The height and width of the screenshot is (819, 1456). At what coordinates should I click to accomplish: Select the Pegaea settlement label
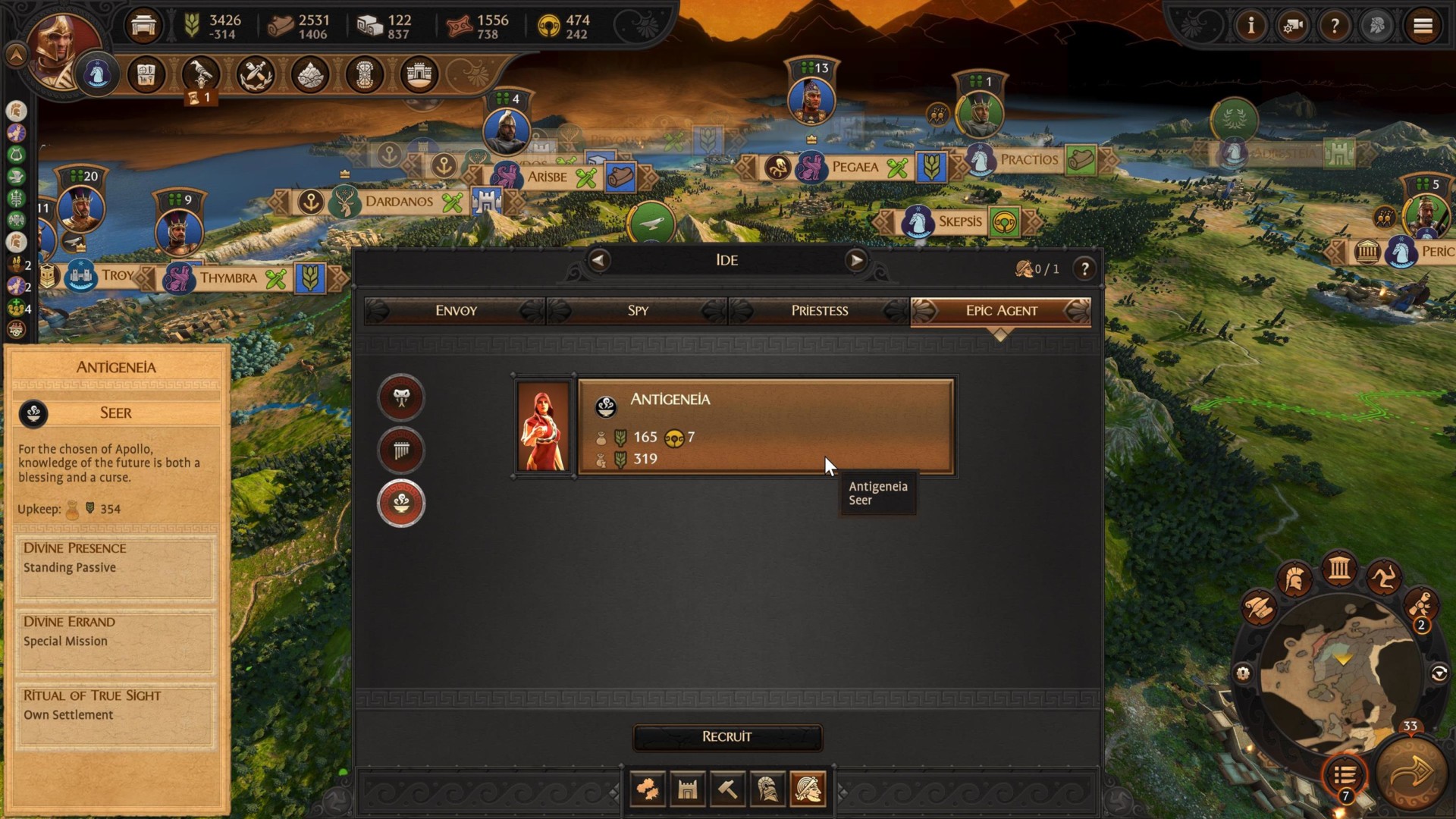click(855, 167)
